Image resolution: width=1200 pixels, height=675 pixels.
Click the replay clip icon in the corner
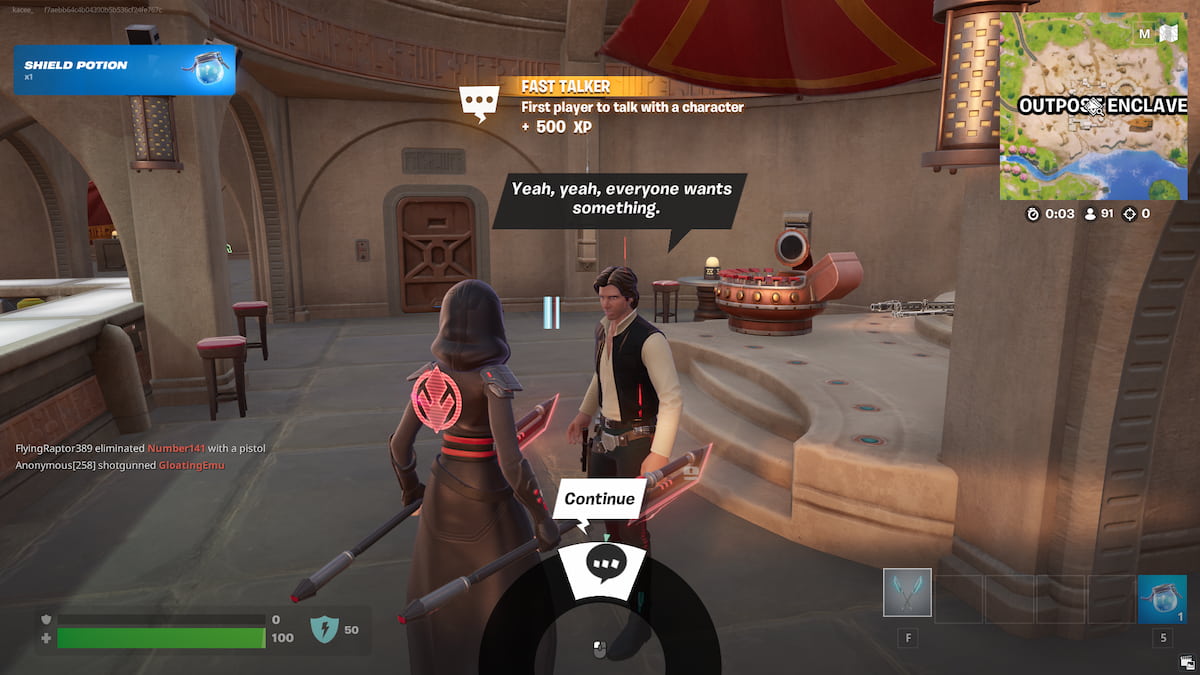(x=1186, y=661)
